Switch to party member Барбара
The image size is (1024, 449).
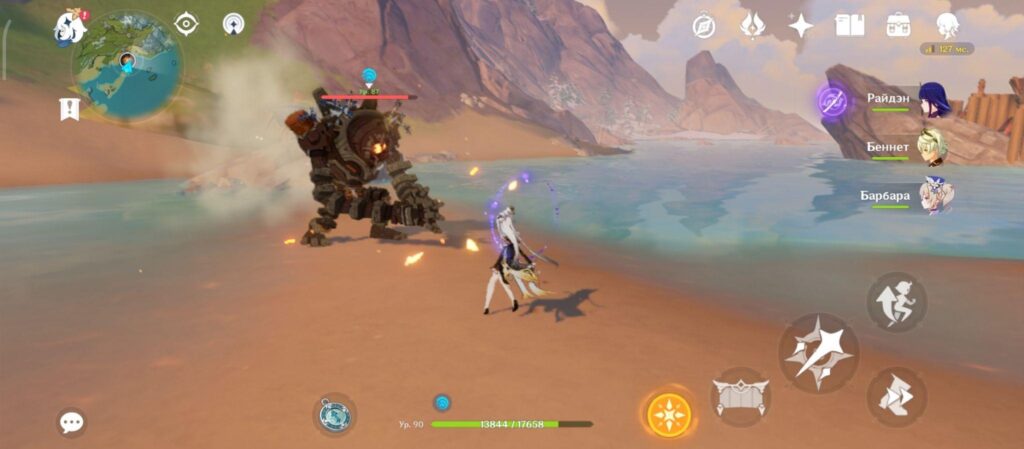(935, 195)
